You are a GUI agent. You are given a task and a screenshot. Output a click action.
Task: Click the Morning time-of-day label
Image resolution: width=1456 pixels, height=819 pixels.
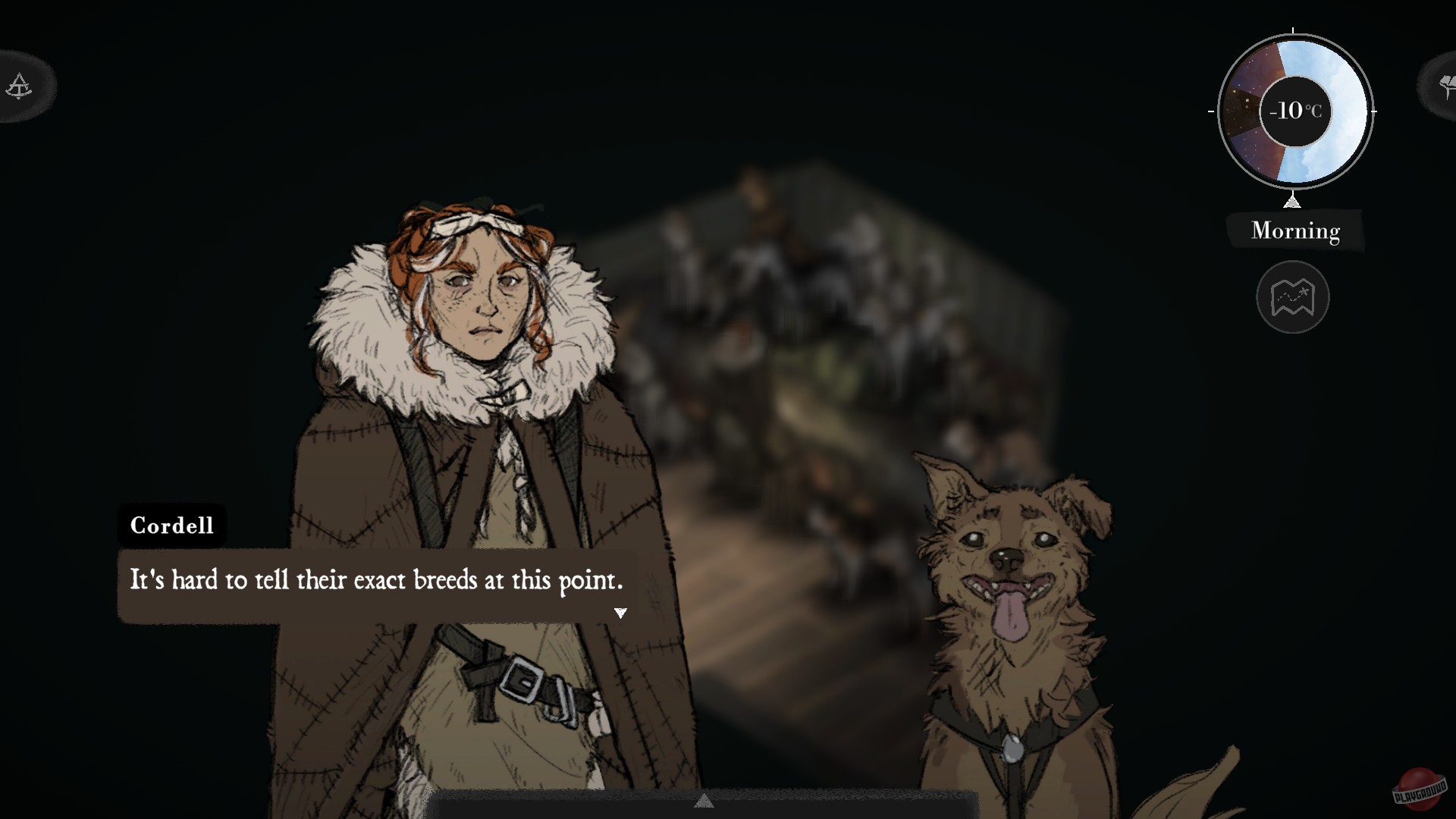point(1295,231)
